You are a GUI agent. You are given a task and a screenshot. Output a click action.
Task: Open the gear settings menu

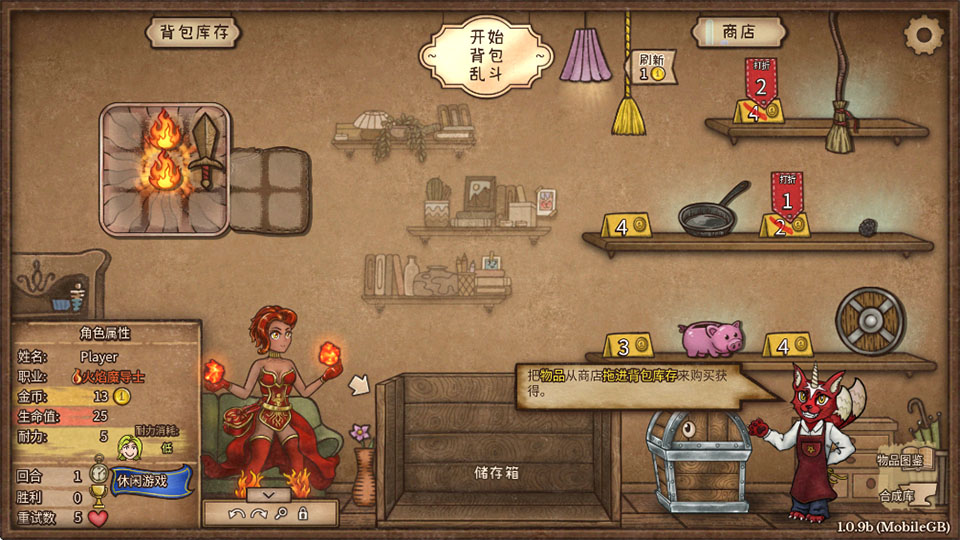922,36
